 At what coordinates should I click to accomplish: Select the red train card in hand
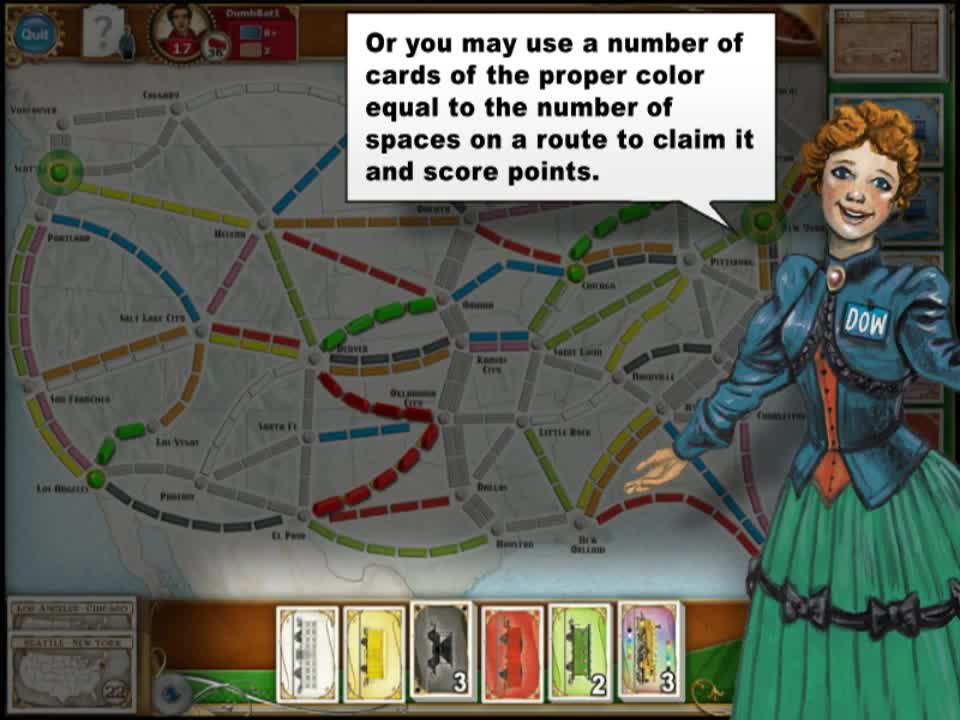pyautogui.click(x=512, y=651)
